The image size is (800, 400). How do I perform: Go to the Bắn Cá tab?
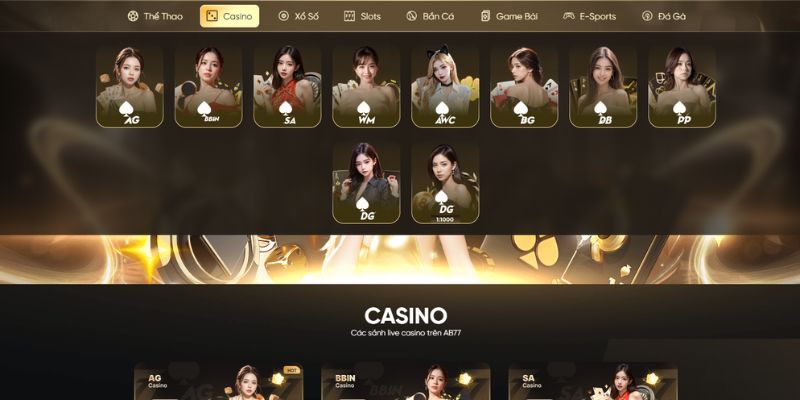(430, 16)
